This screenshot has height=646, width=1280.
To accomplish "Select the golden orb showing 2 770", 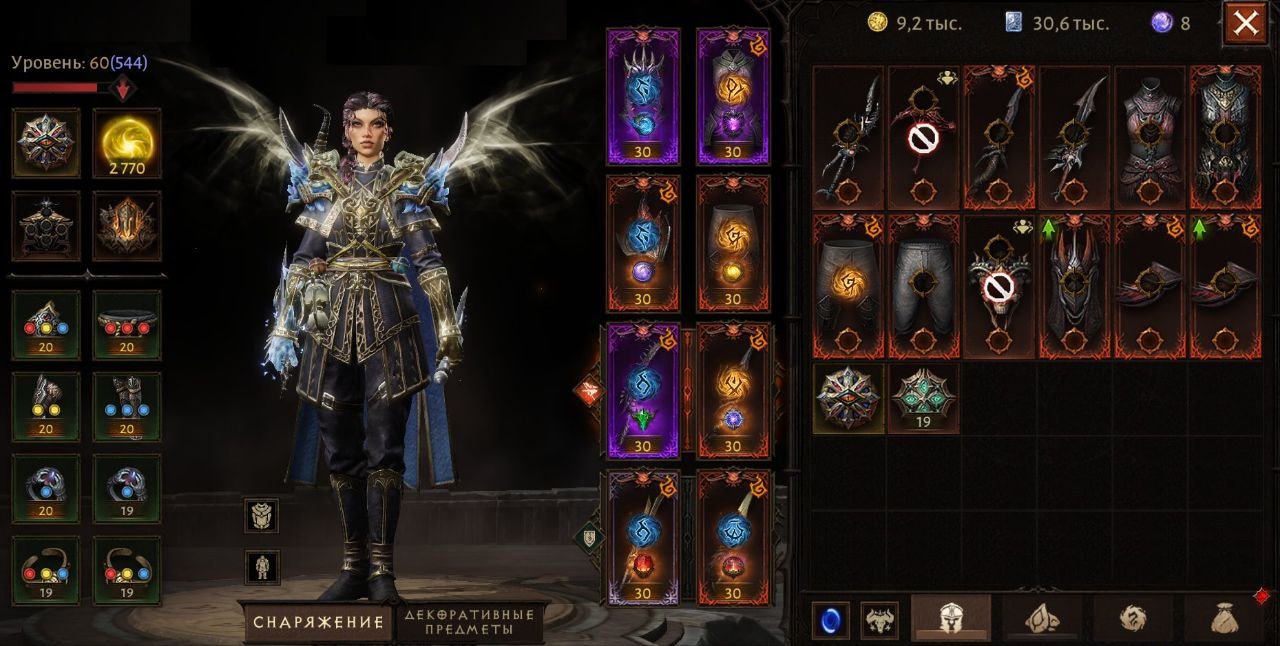I will pyautogui.click(x=127, y=143).
